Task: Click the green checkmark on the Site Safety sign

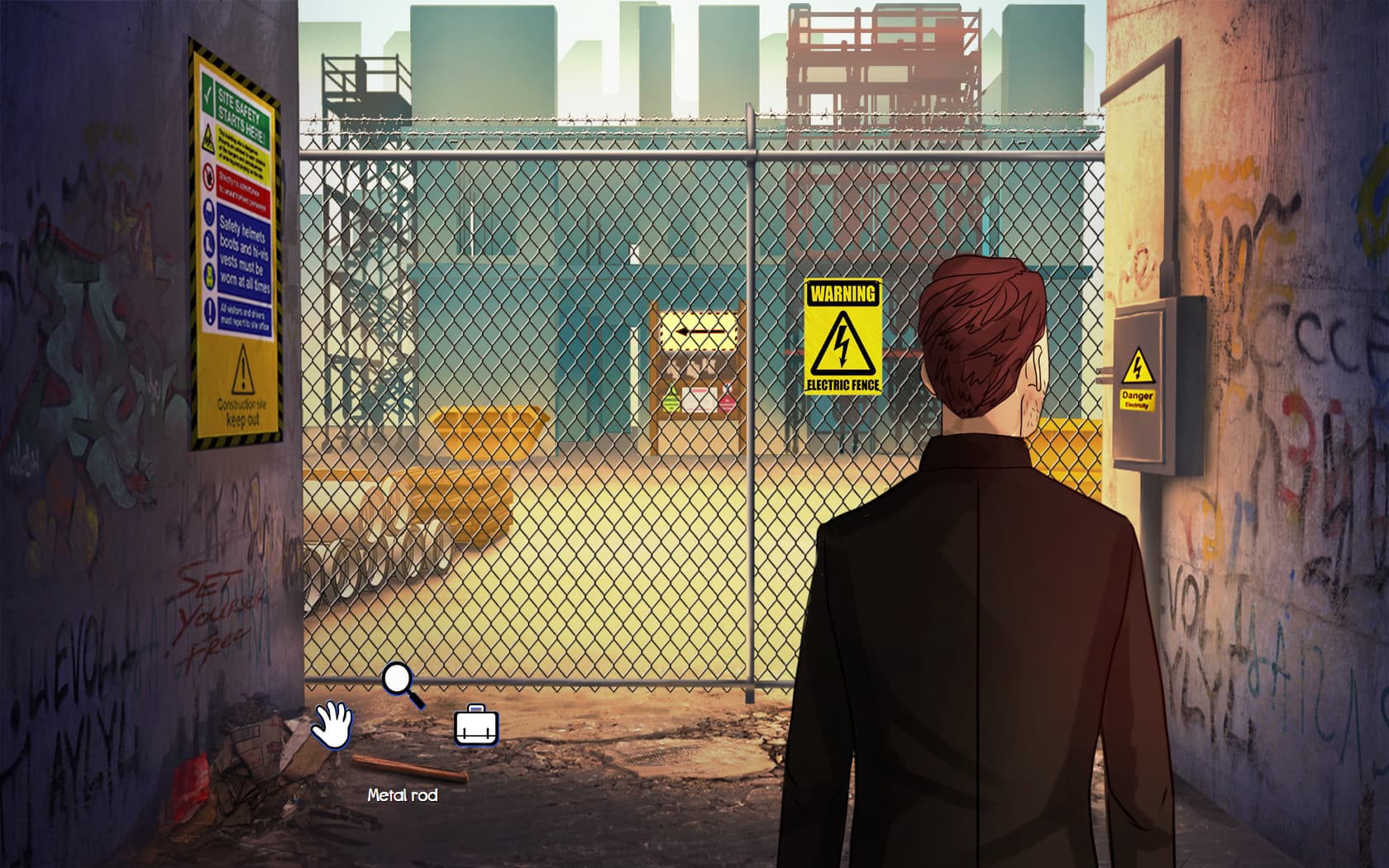Action: tap(209, 93)
